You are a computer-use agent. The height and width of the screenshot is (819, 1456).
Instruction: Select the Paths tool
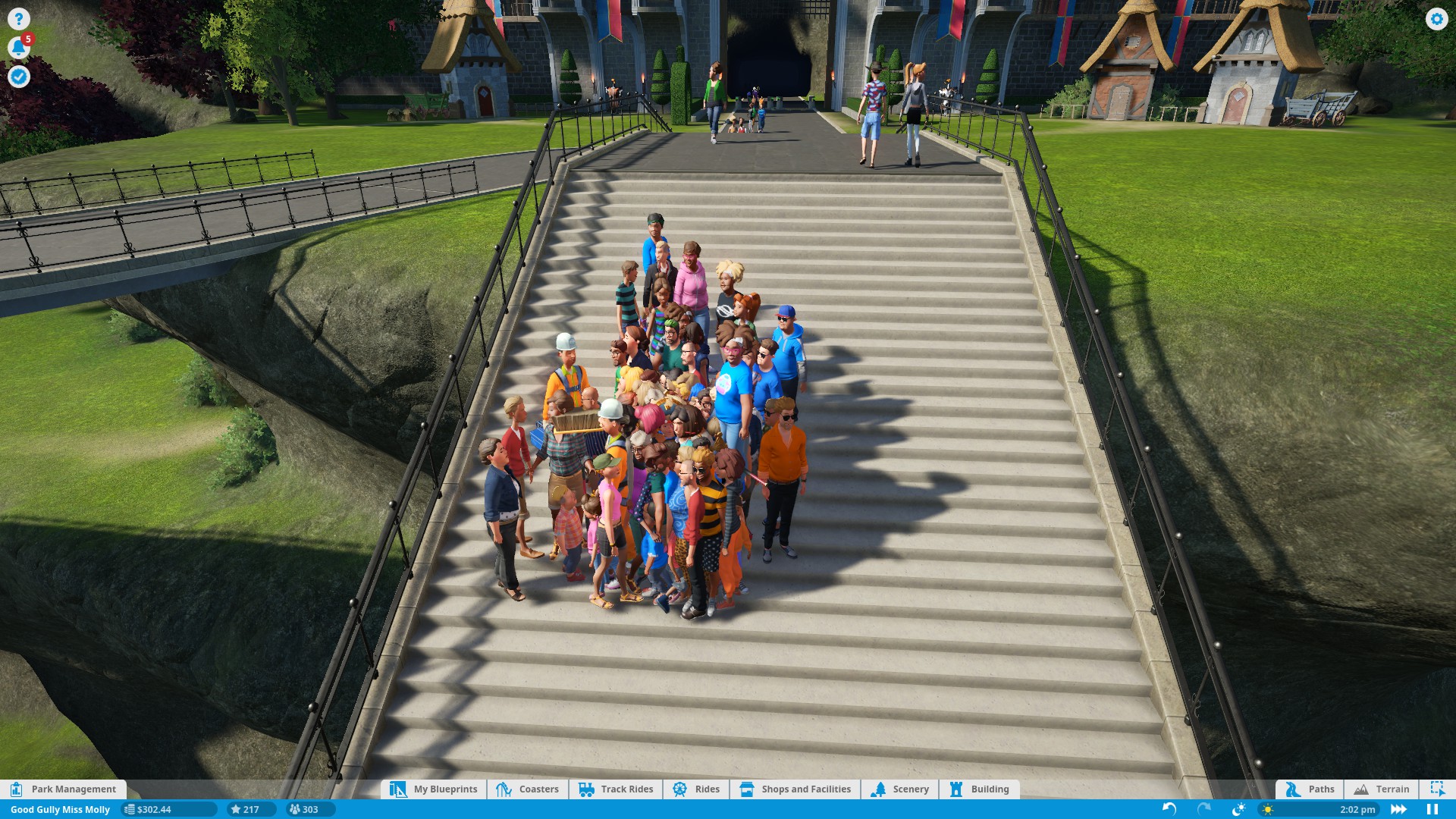[x=1310, y=789]
